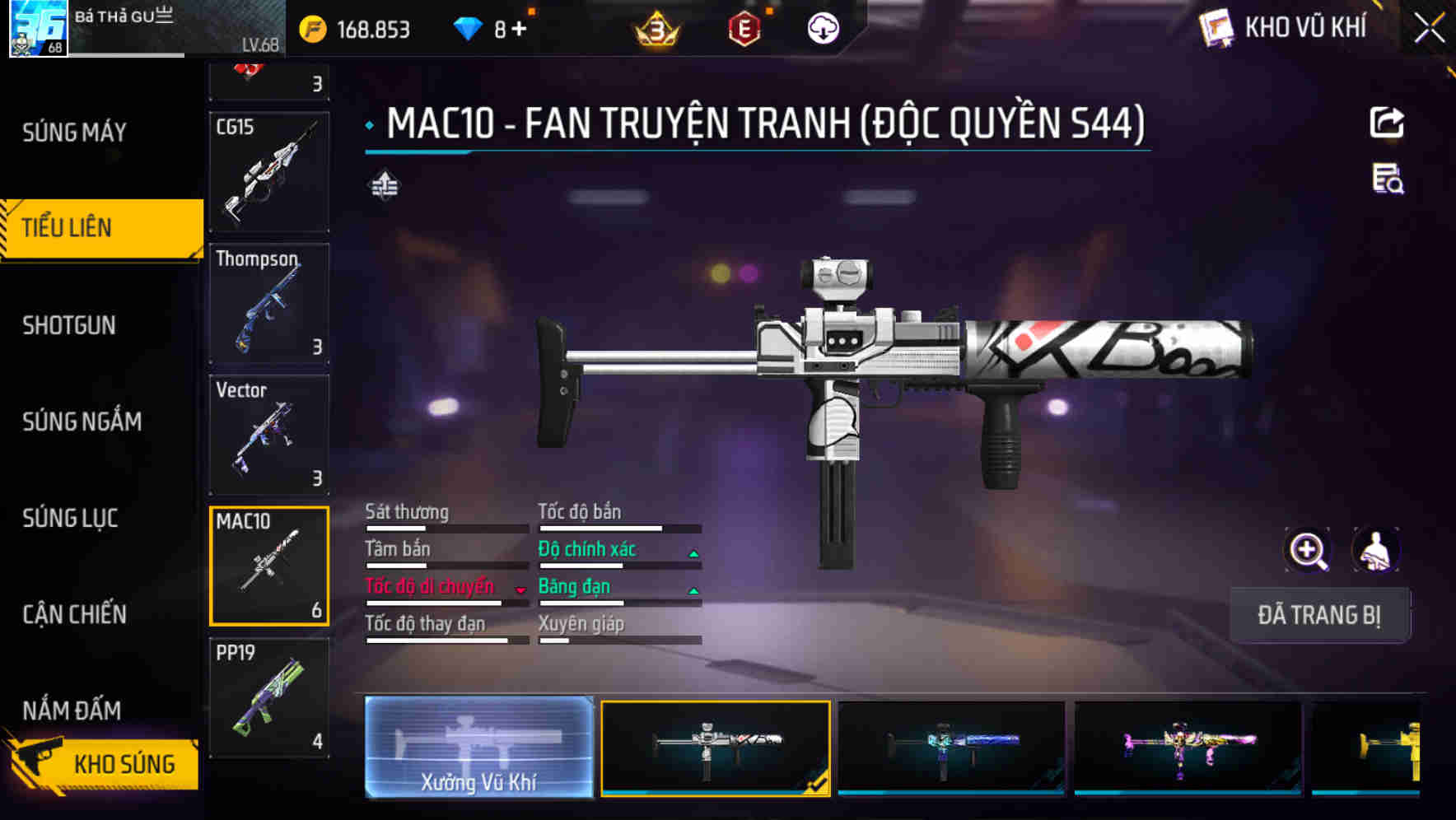Choose the SÚNG LỤC category

click(x=70, y=518)
